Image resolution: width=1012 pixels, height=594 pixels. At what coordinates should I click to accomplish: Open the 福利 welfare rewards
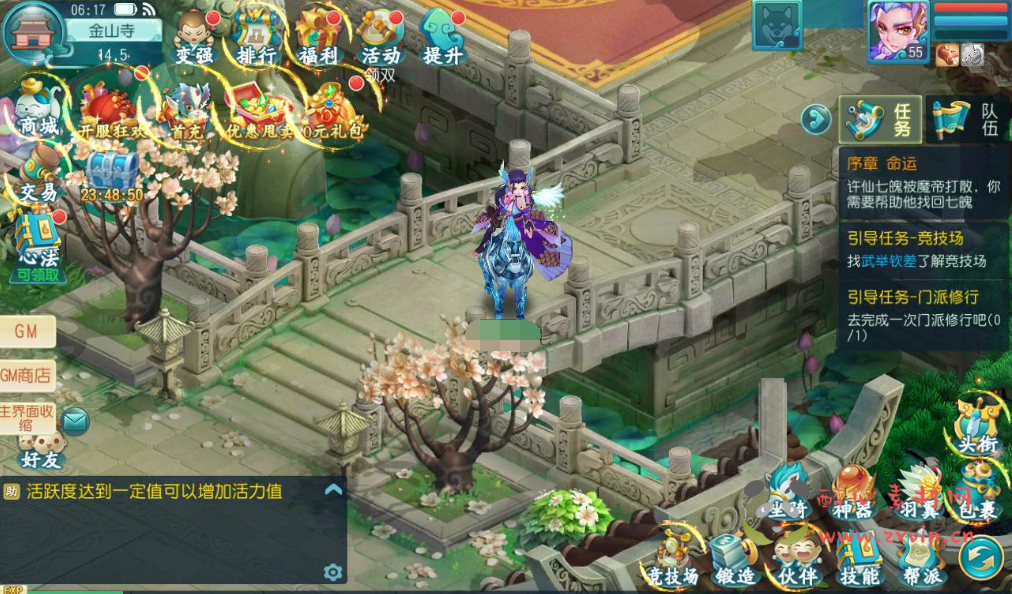(319, 38)
